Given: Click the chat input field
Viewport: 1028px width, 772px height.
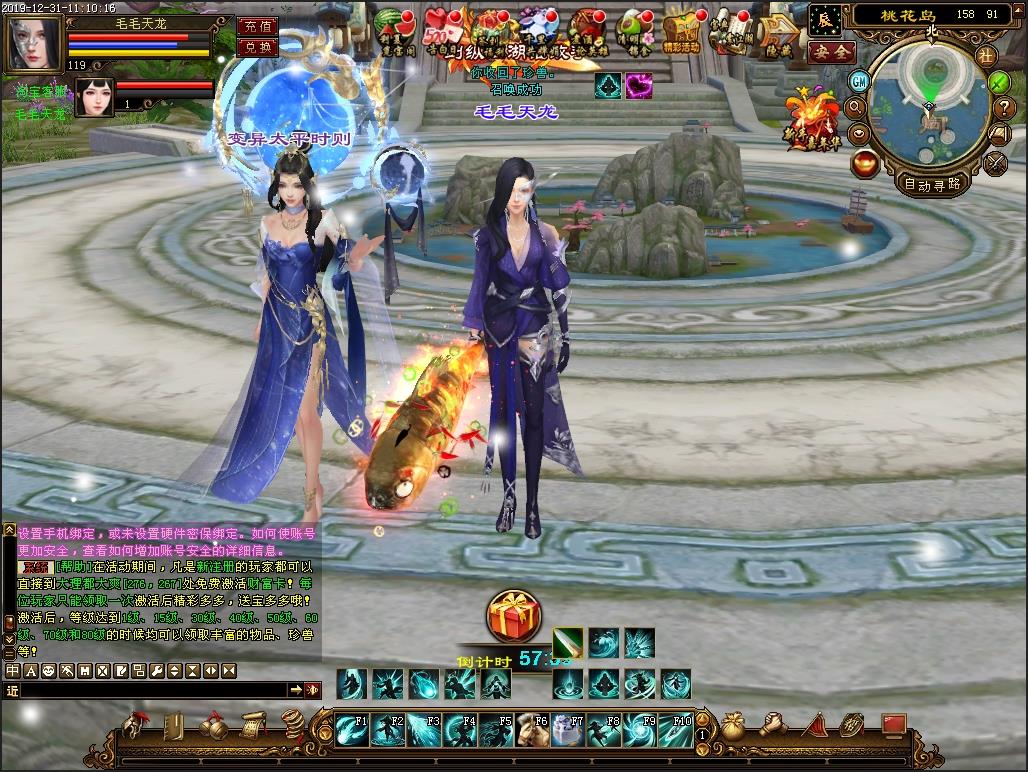Looking at the screenshot, I should coord(155,690).
